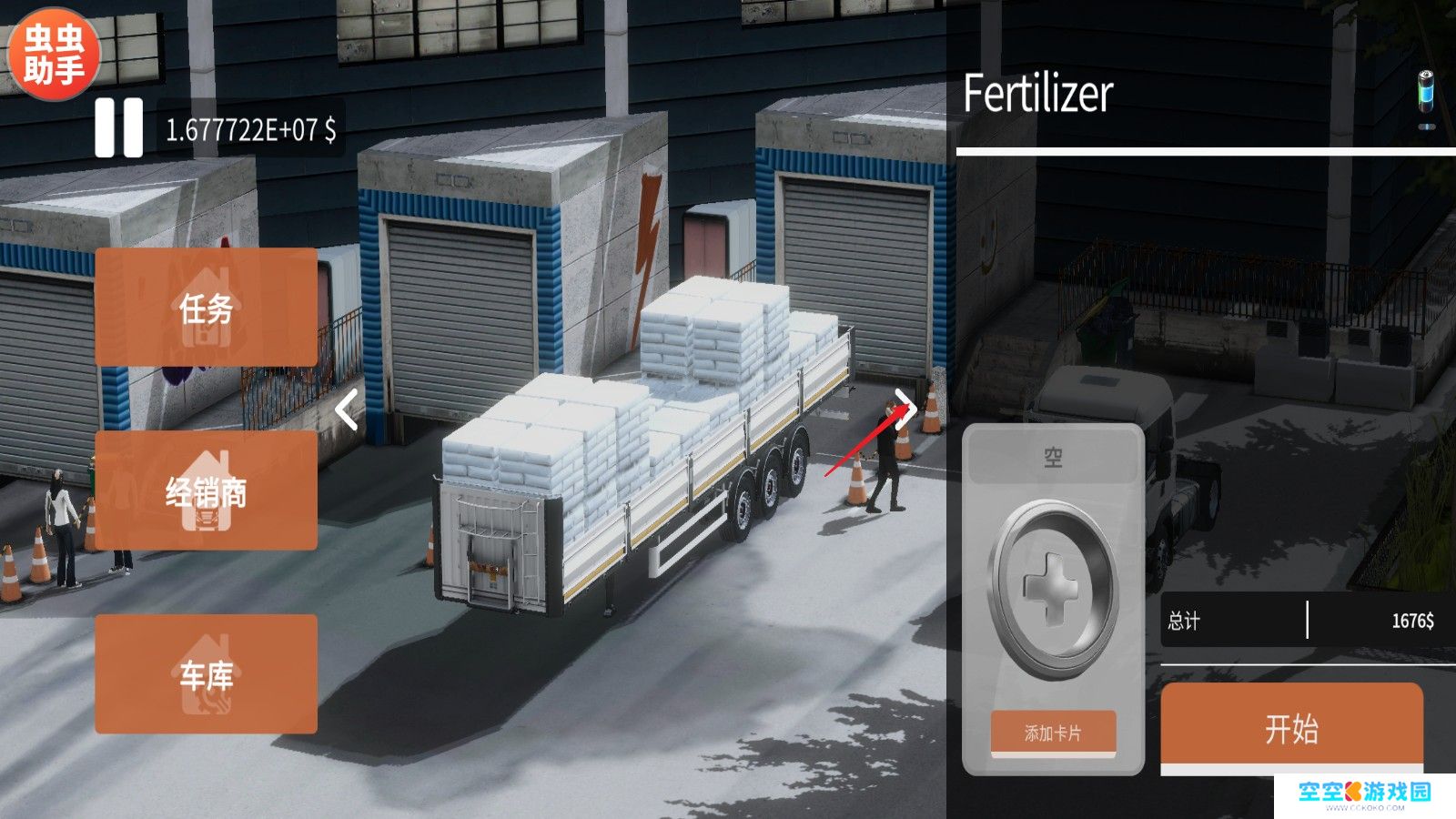Open the 车库 garage menu
Screen dimensions: 1456x819
207,674
